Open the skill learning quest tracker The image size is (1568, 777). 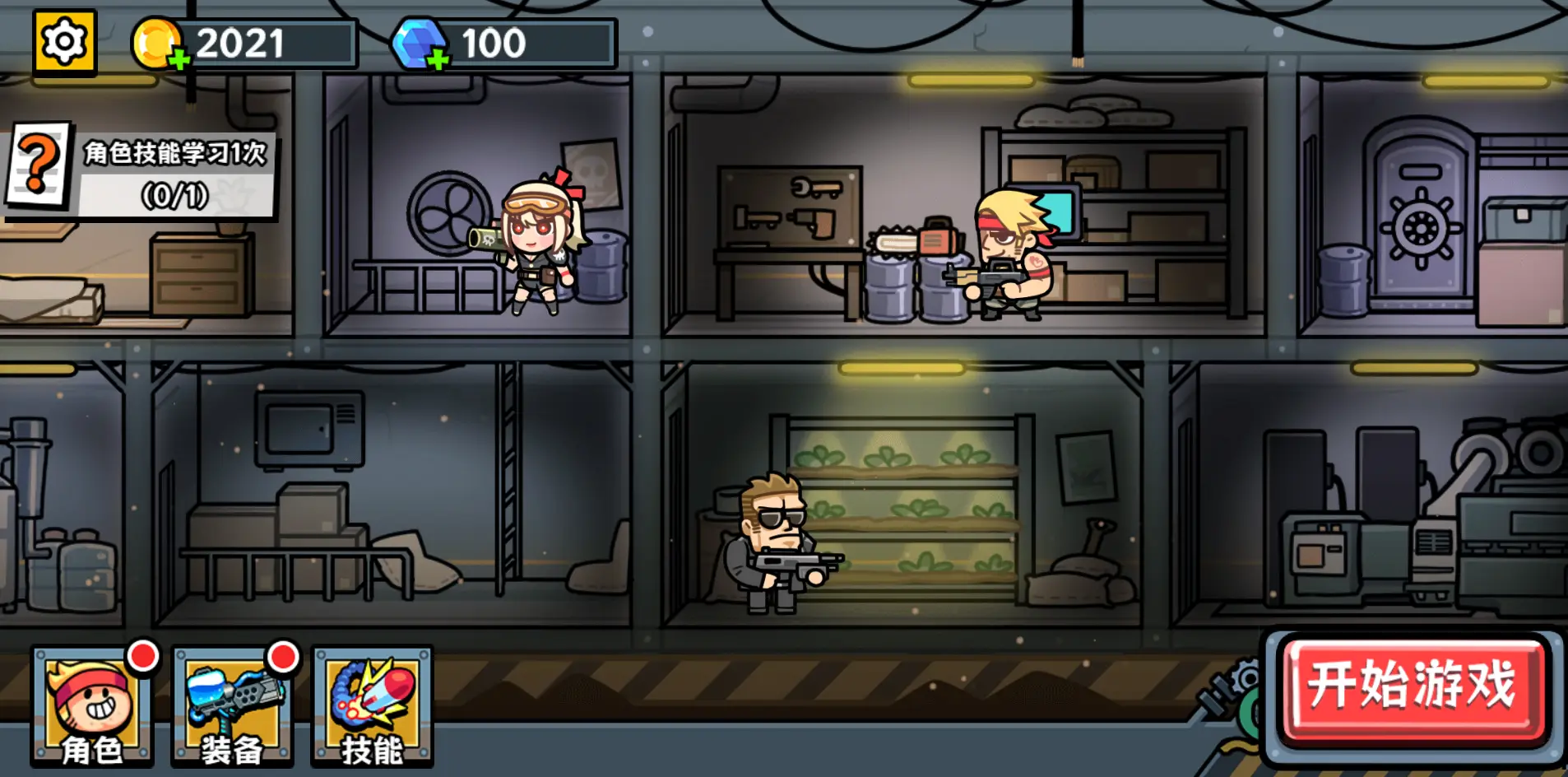coord(140,173)
